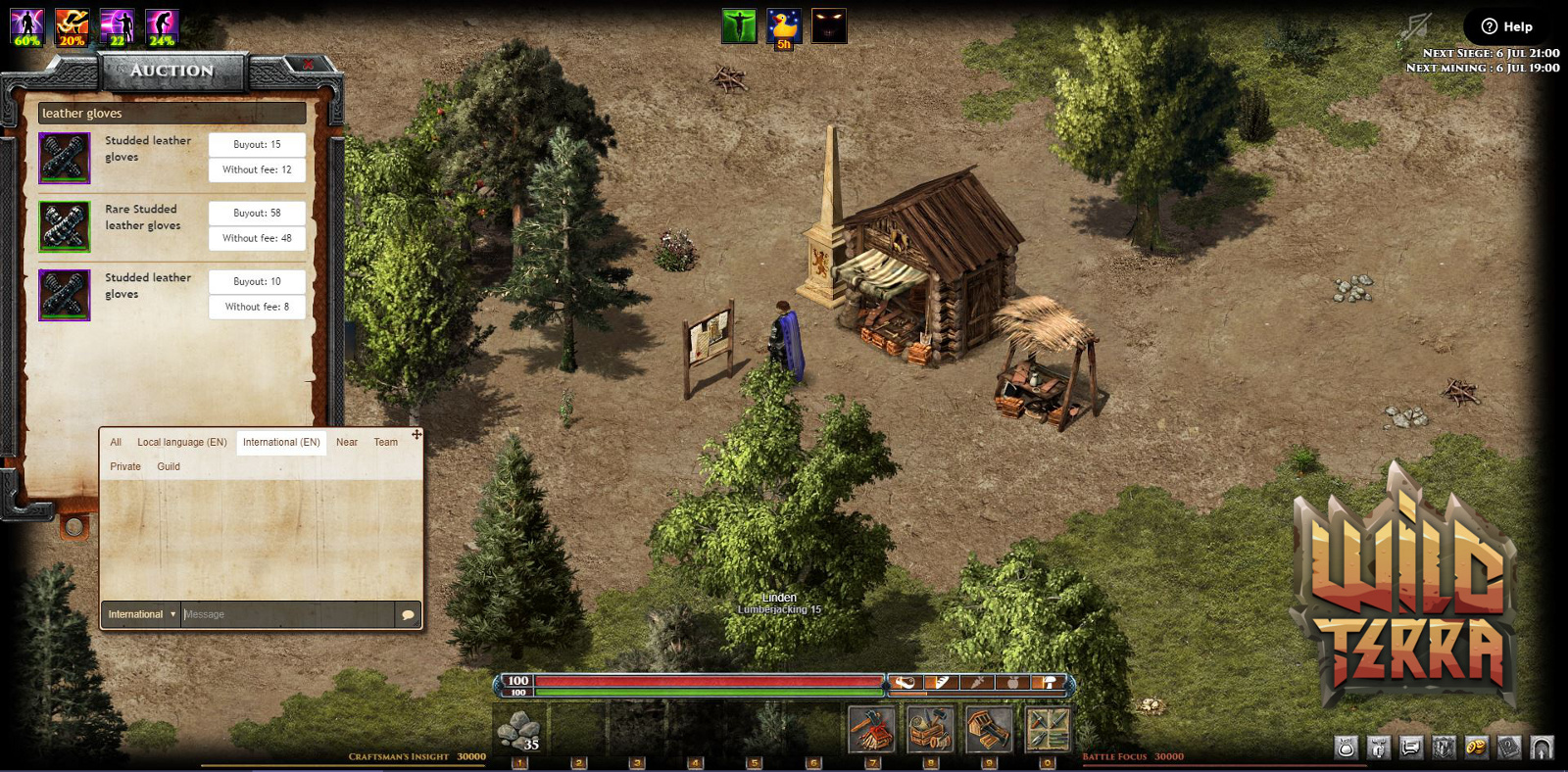1568x772 pixels.
Task: Buy out Studded leather gloves for 10
Action: 257,281
